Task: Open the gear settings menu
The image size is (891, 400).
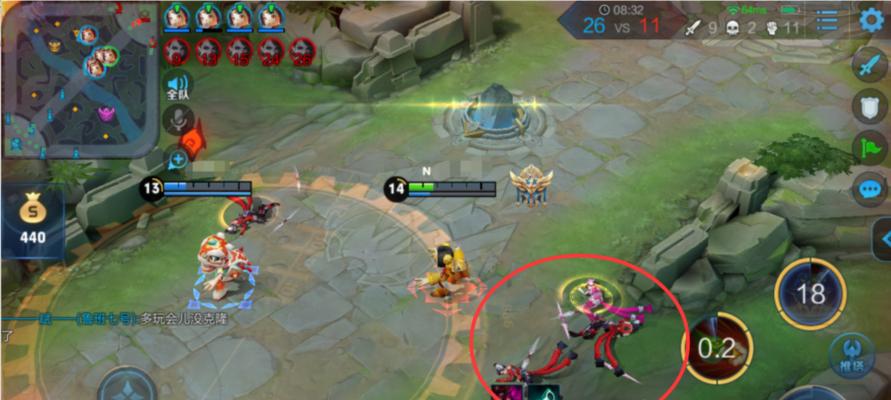Action: (x=872, y=21)
